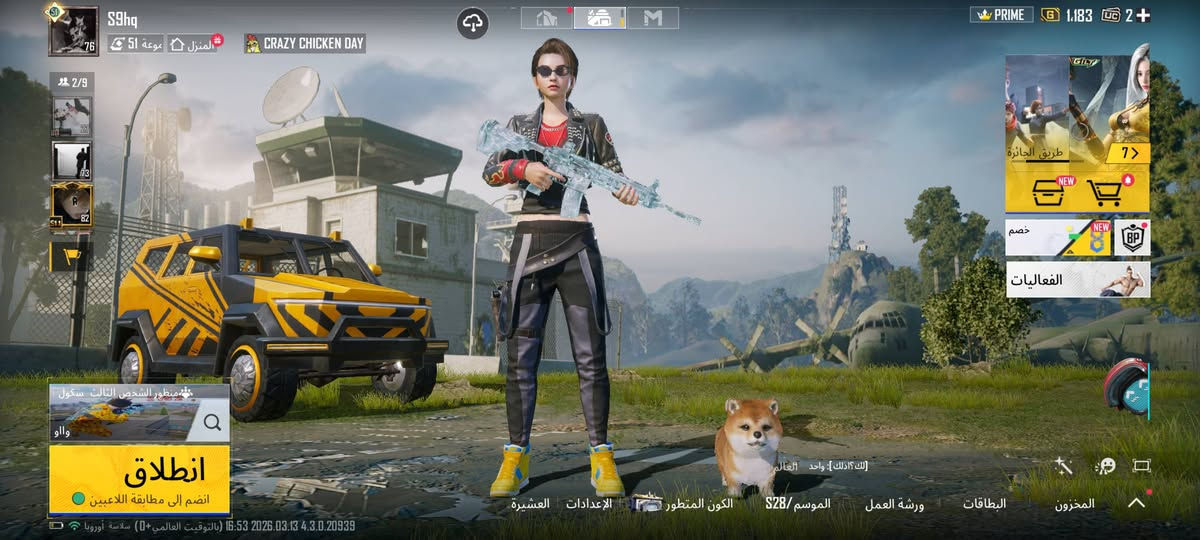This screenshot has width=1200, height=540.
Task: Open the الإعدادات settings menu
Action: coord(589,504)
